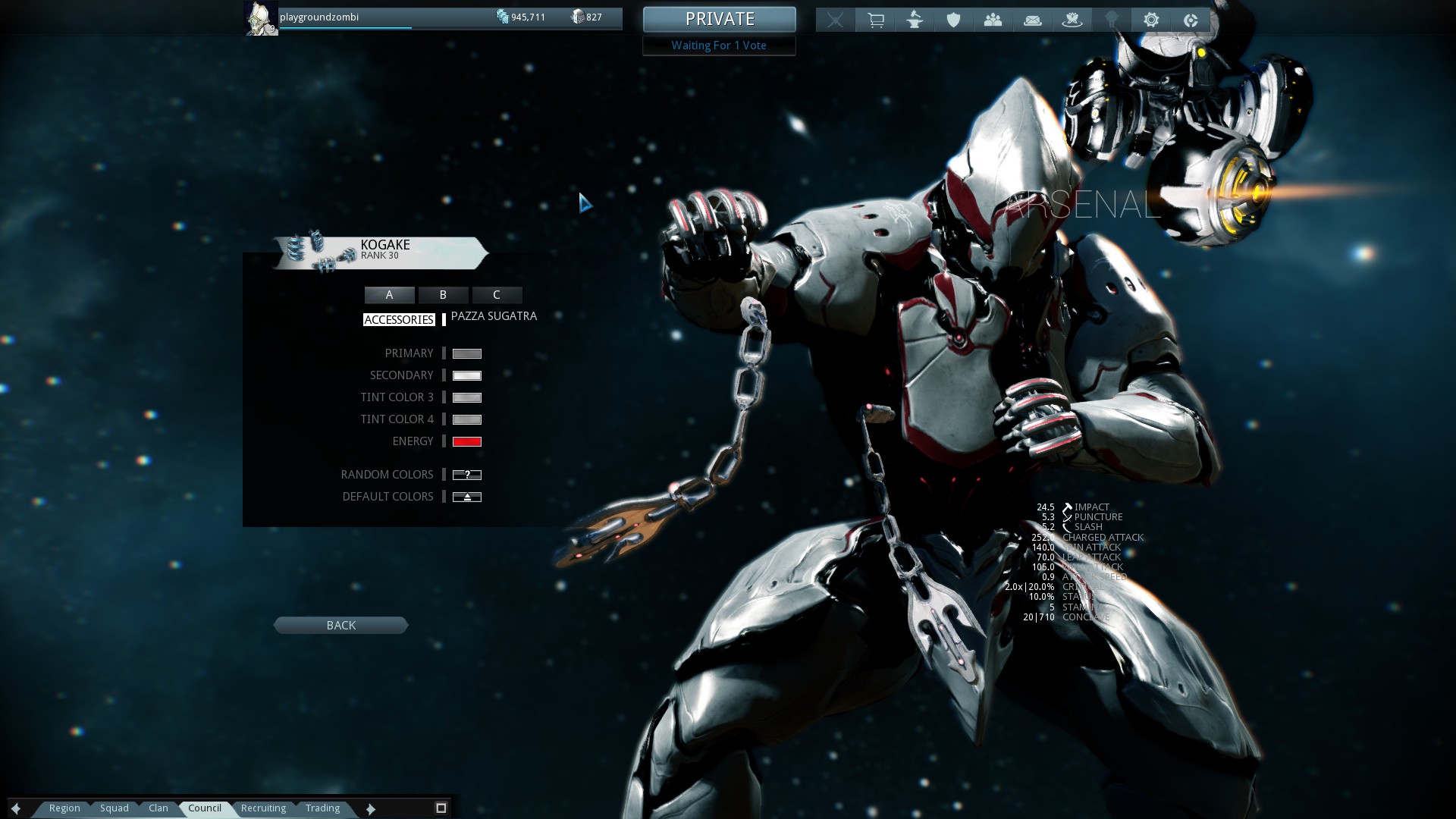This screenshot has width=1456, height=819.
Task: Go back with the BACK button
Action: click(x=340, y=626)
